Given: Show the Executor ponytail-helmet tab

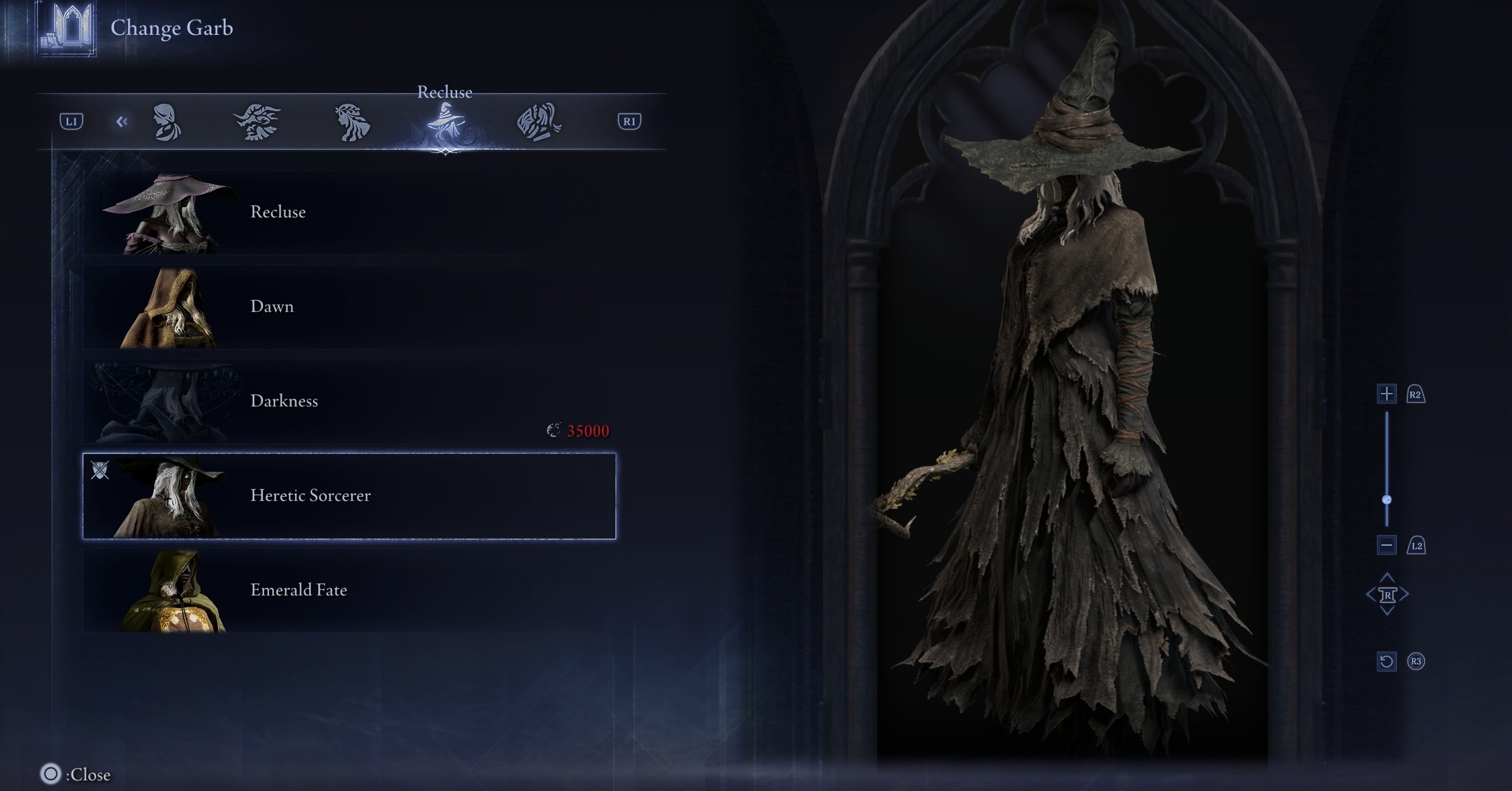Looking at the screenshot, I should [539, 122].
